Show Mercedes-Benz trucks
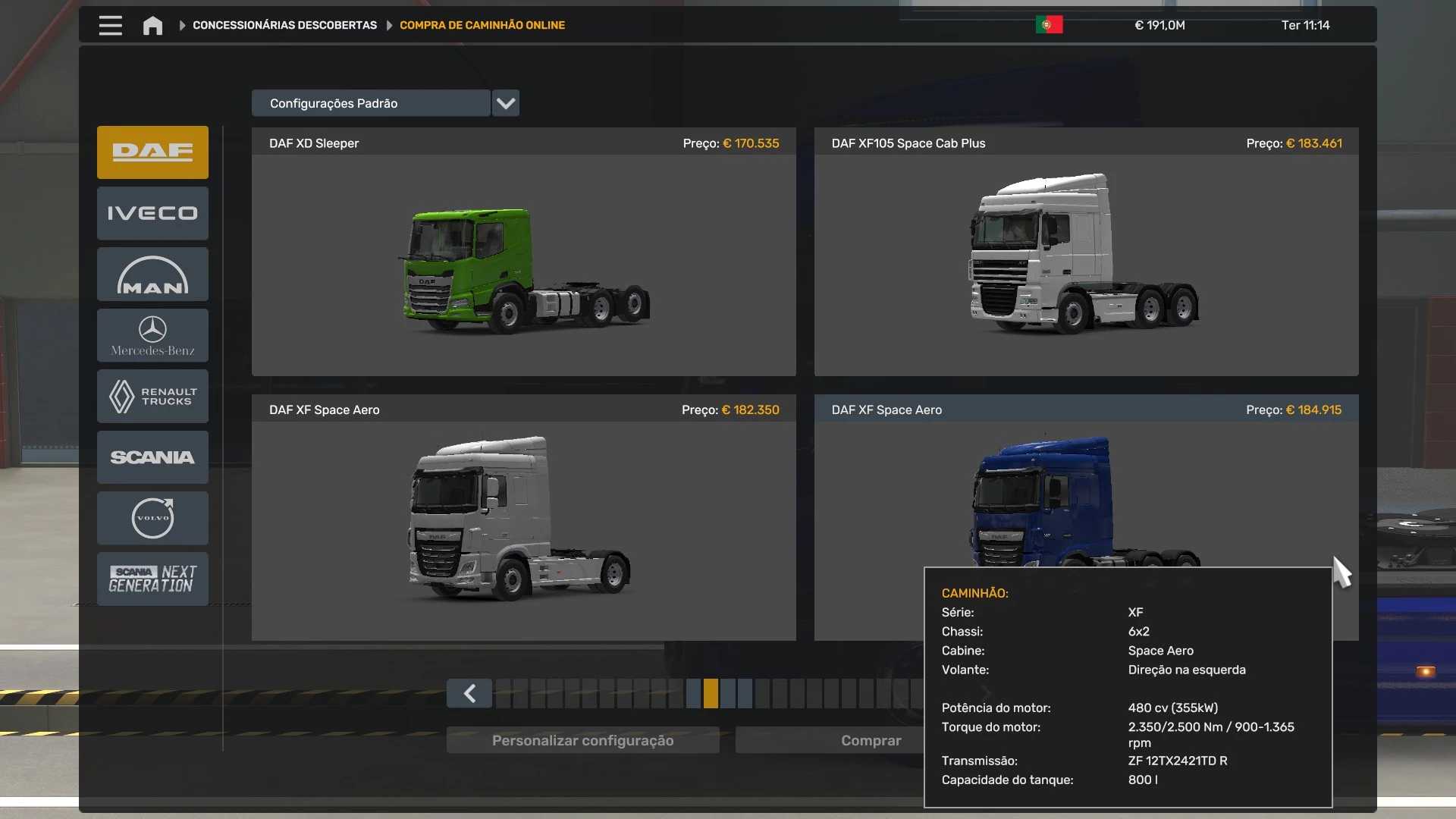1456x819 pixels. (152, 335)
